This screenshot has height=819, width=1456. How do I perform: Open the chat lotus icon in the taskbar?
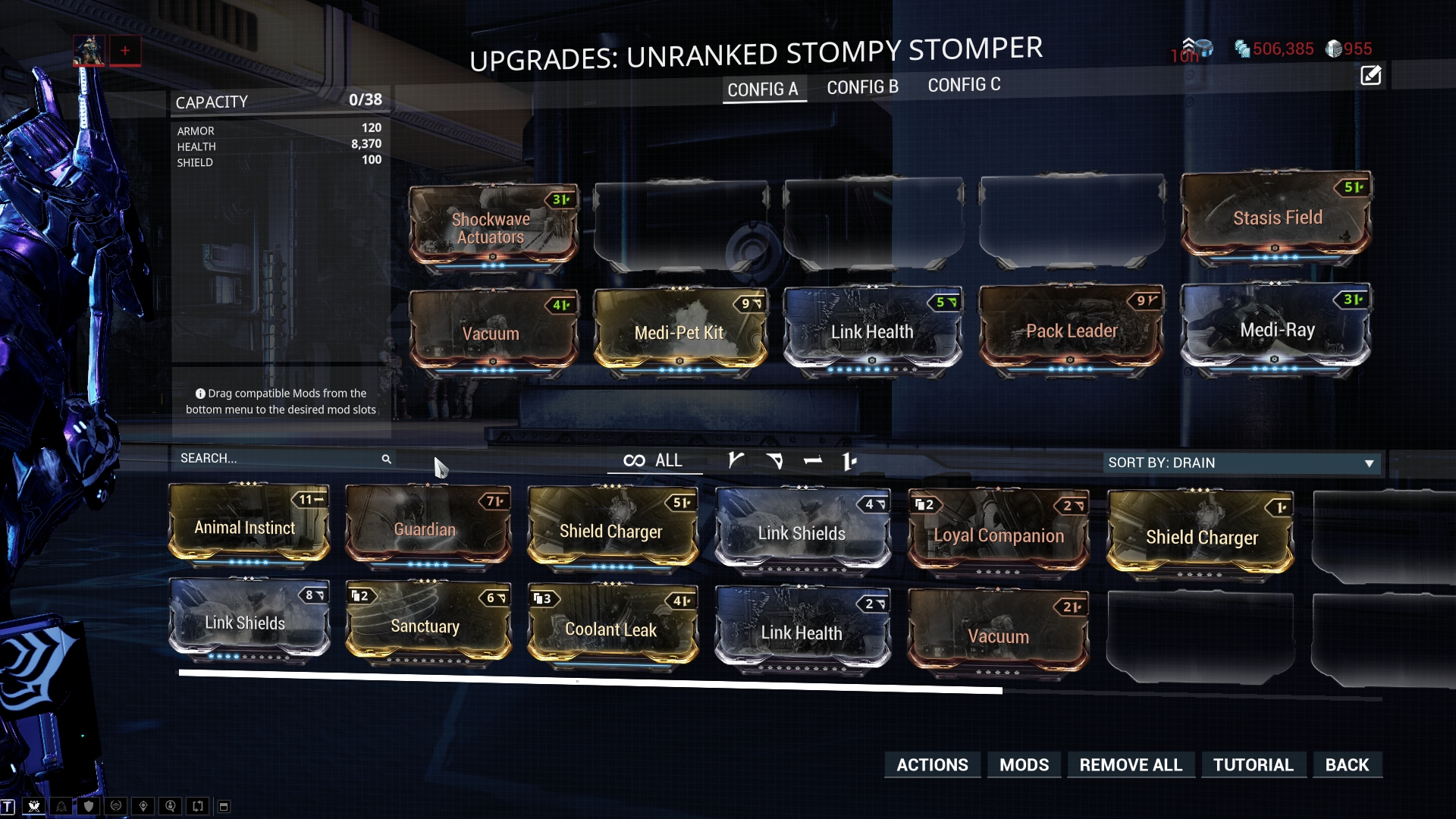(33, 806)
